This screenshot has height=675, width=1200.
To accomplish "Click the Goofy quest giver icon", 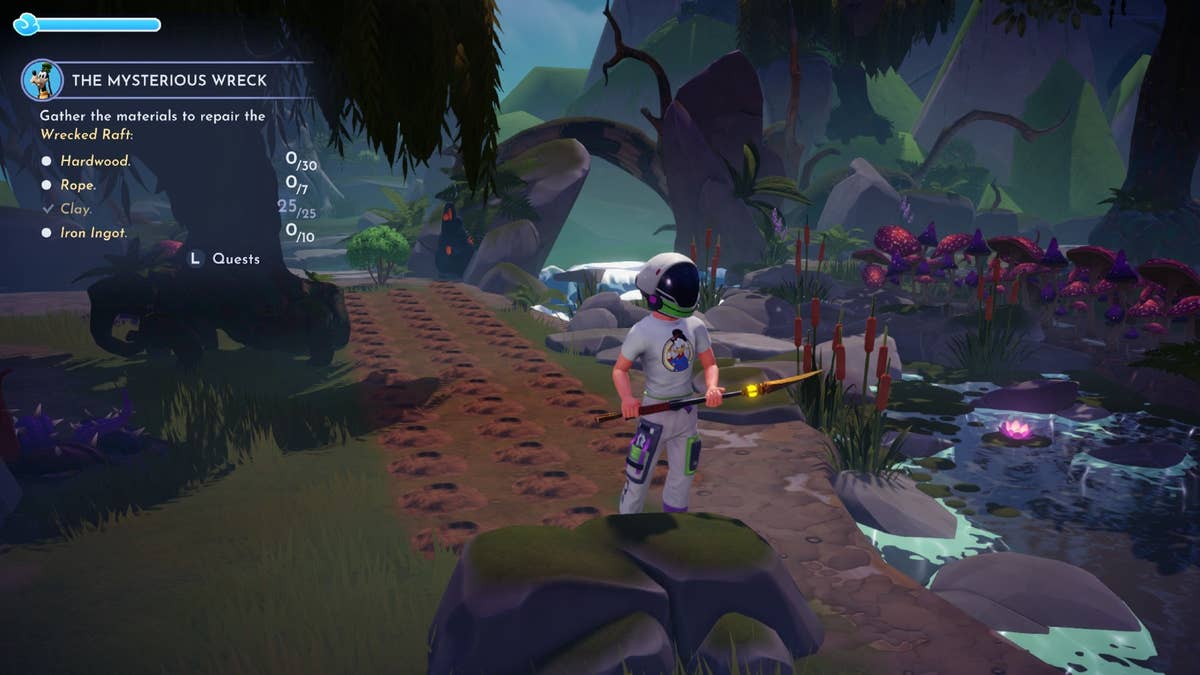I will tap(42, 80).
